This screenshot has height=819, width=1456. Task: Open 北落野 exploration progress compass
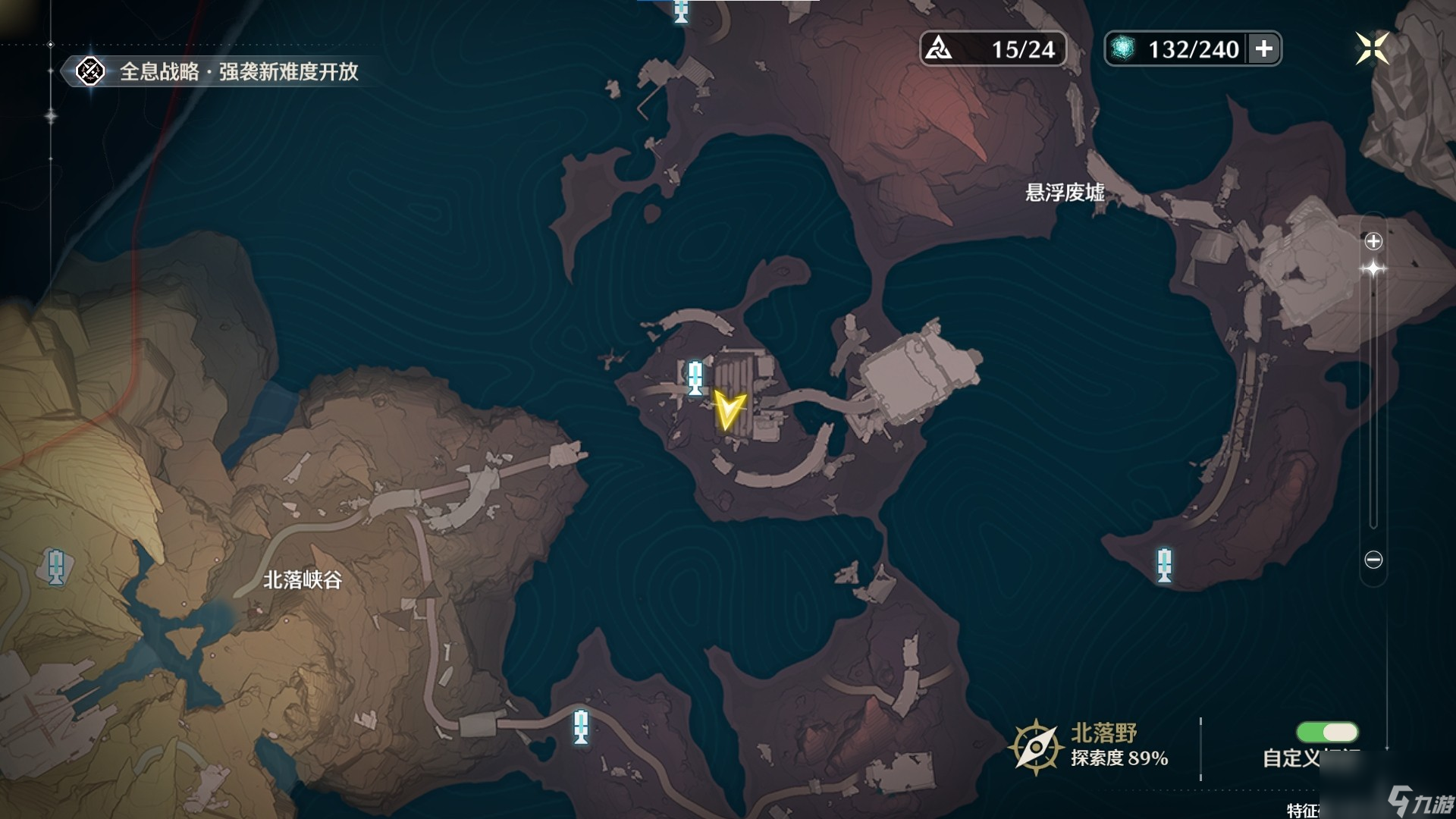coord(1035,746)
